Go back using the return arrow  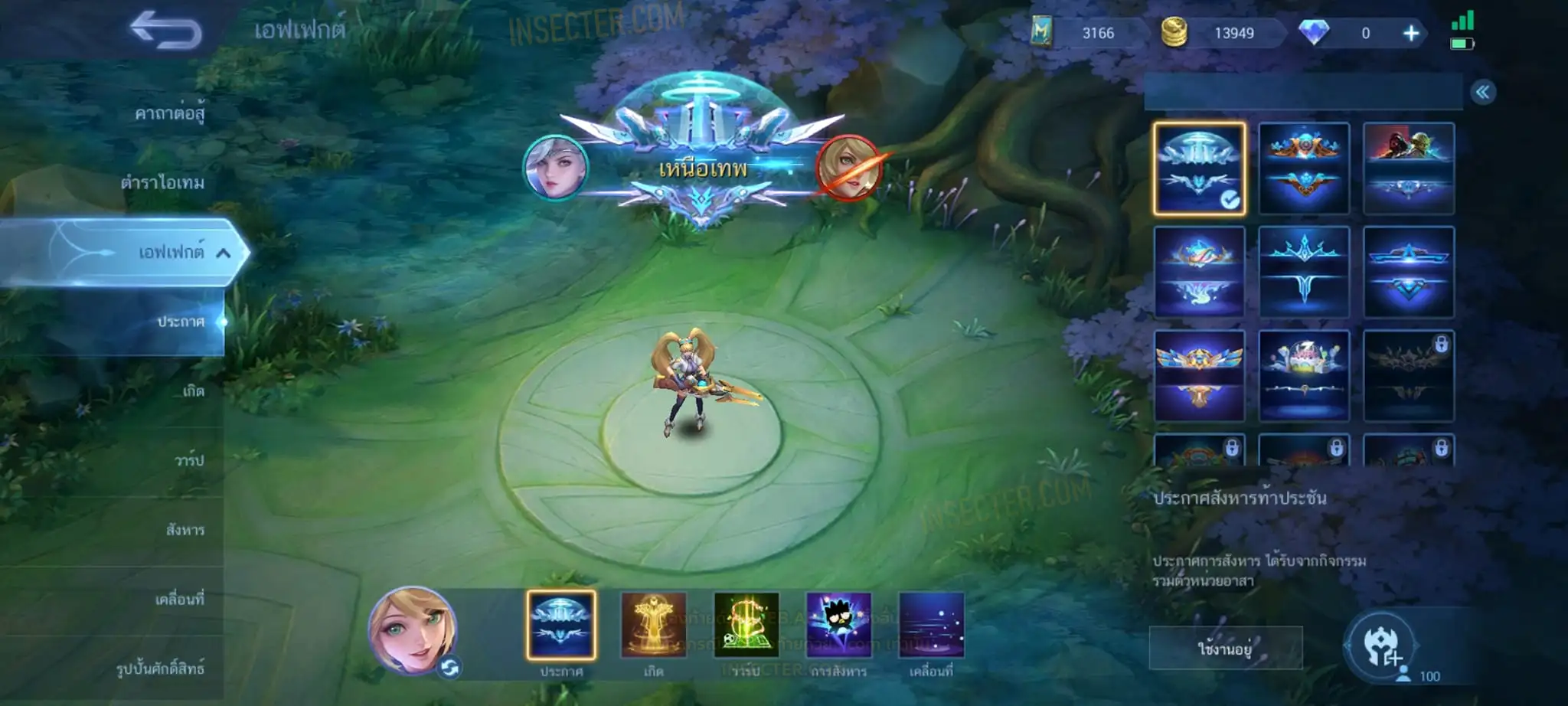point(165,31)
